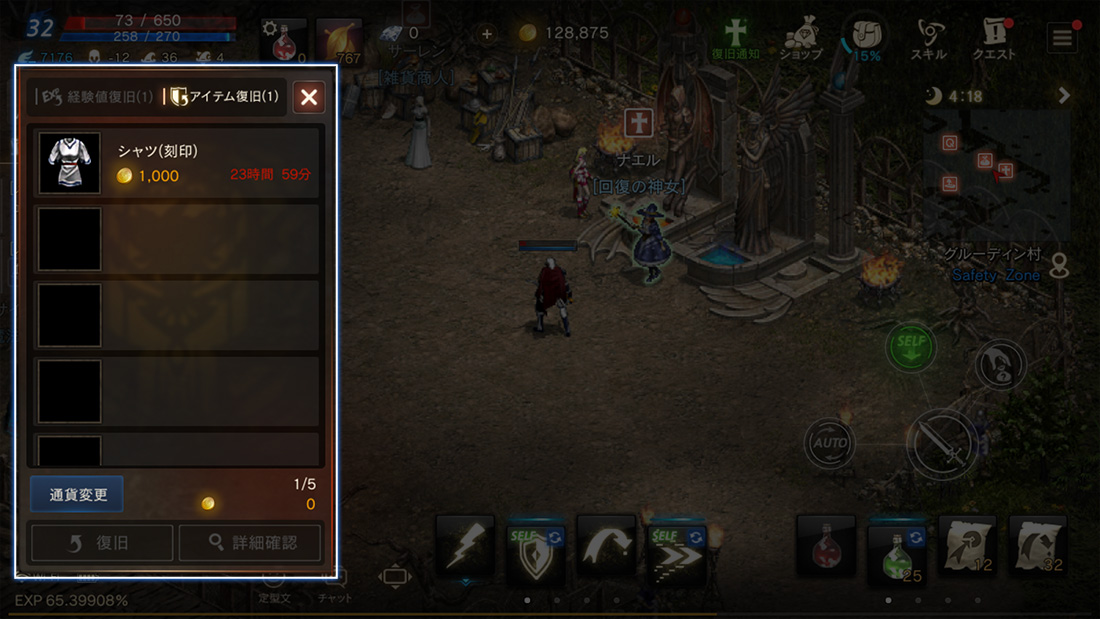Toggle the AUTO battle button
Screen dimensions: 1100x619
pos(830,442)
